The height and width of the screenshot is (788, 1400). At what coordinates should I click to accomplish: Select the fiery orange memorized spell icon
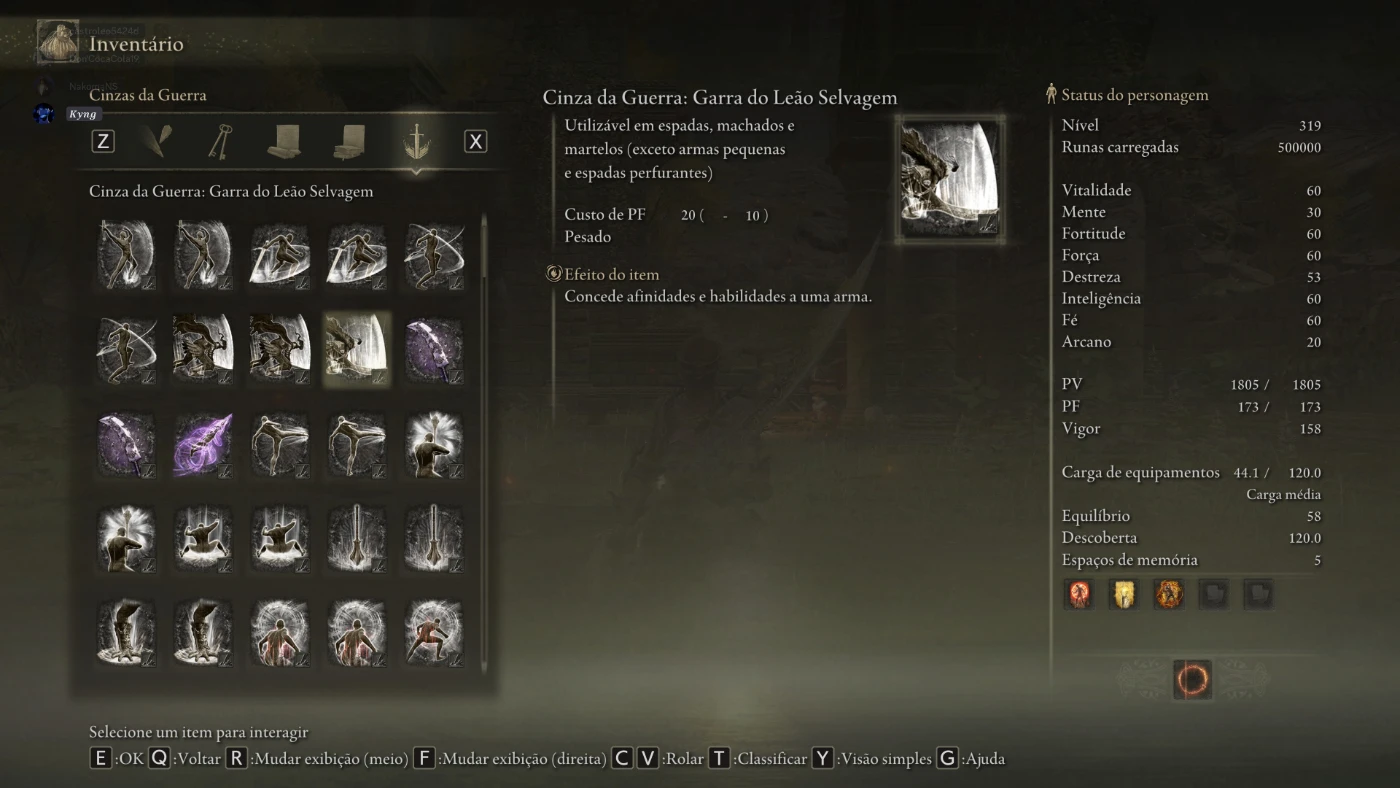click(x=1169, y=594)
